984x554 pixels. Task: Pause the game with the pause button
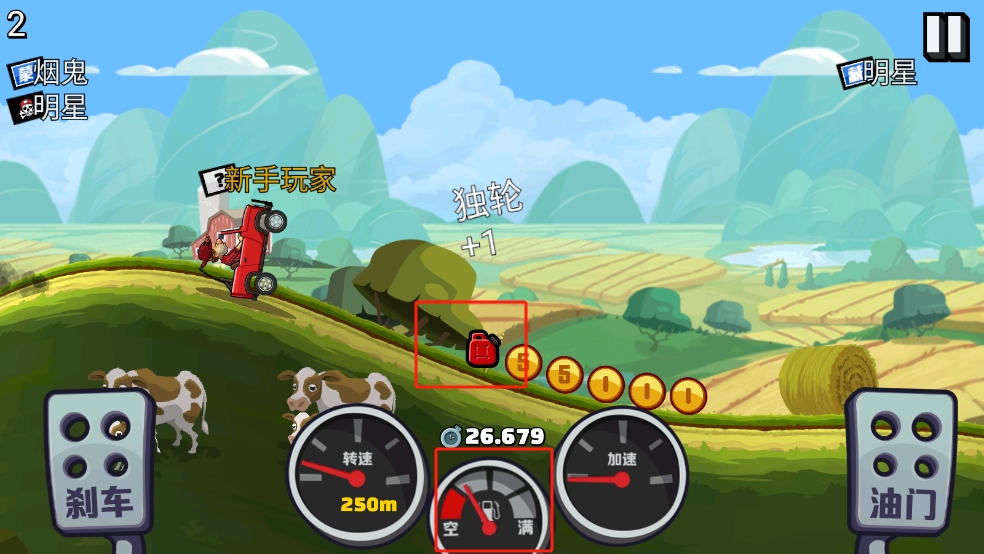[944, 36]
